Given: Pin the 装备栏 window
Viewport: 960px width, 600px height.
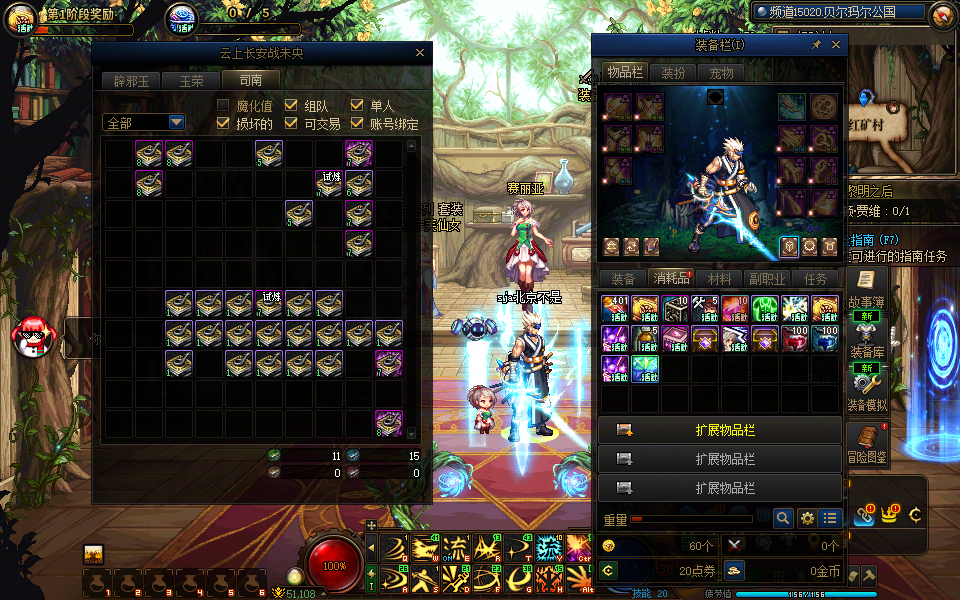Looking at the screenshot, I should pos(816,45).
